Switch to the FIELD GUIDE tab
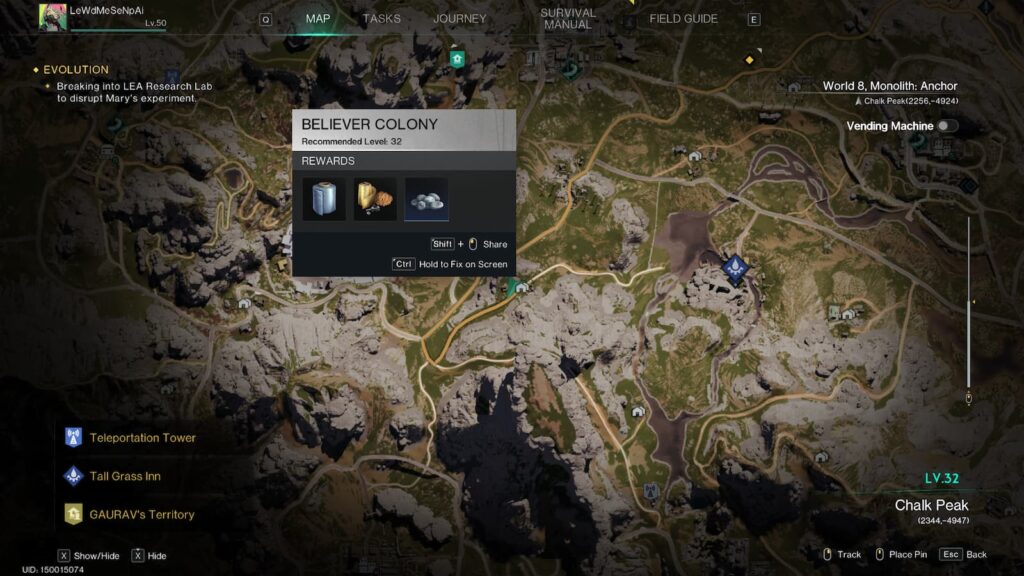The image size is (1024, 576). tap(683, 19)
